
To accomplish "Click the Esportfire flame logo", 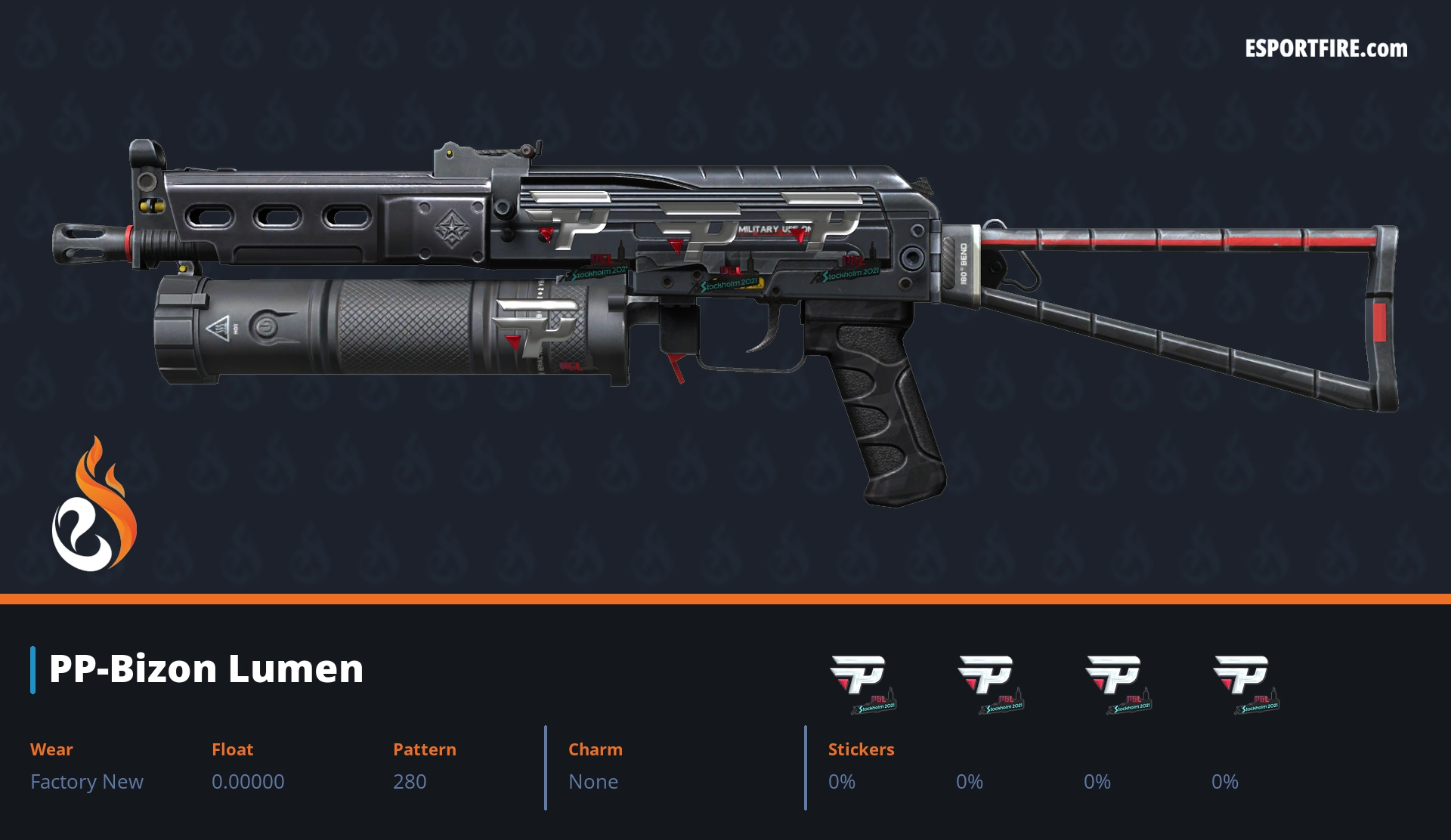I will [94, 505].
